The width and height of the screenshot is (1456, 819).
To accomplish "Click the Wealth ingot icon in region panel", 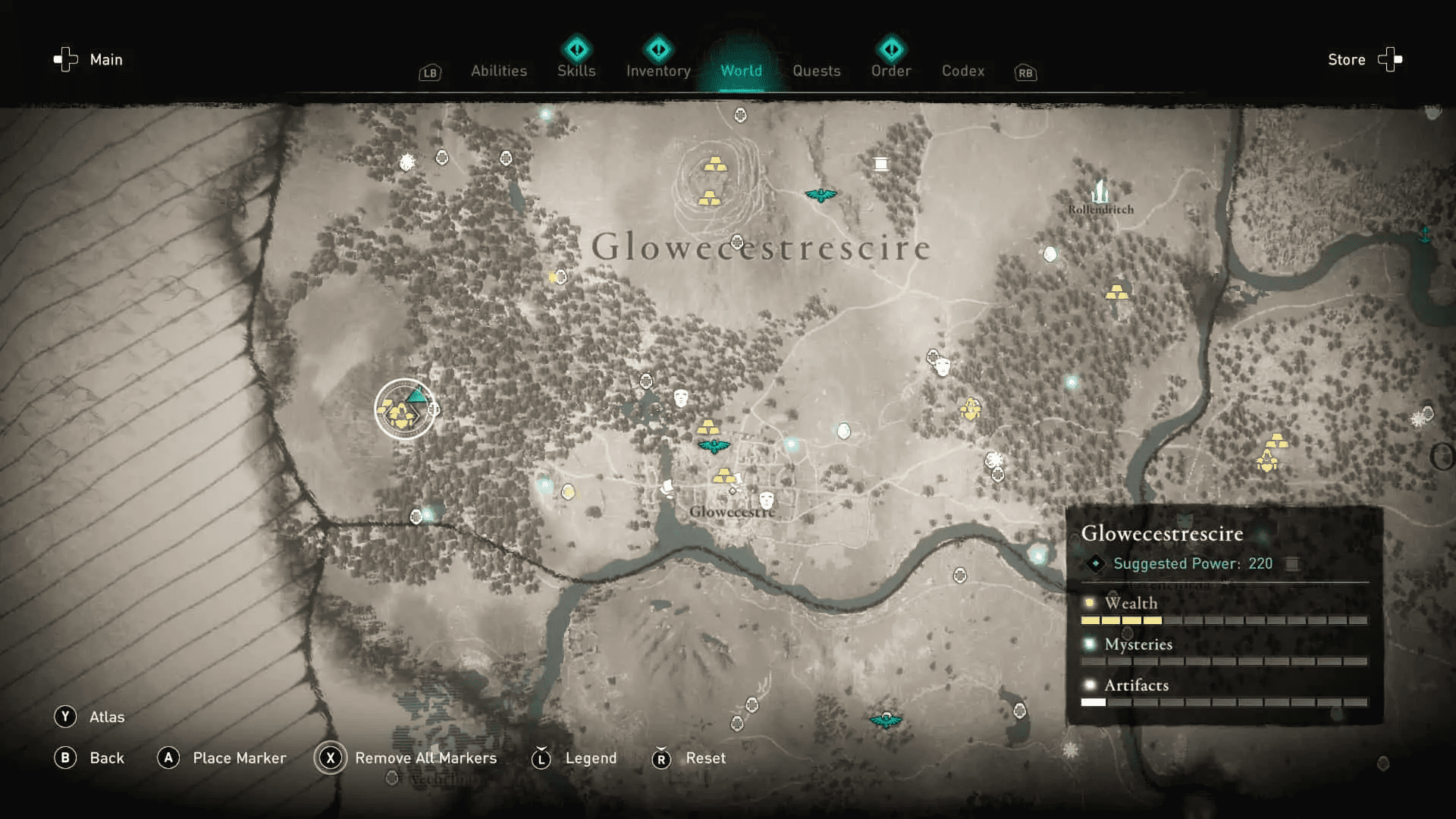I will coord(1090,601).
